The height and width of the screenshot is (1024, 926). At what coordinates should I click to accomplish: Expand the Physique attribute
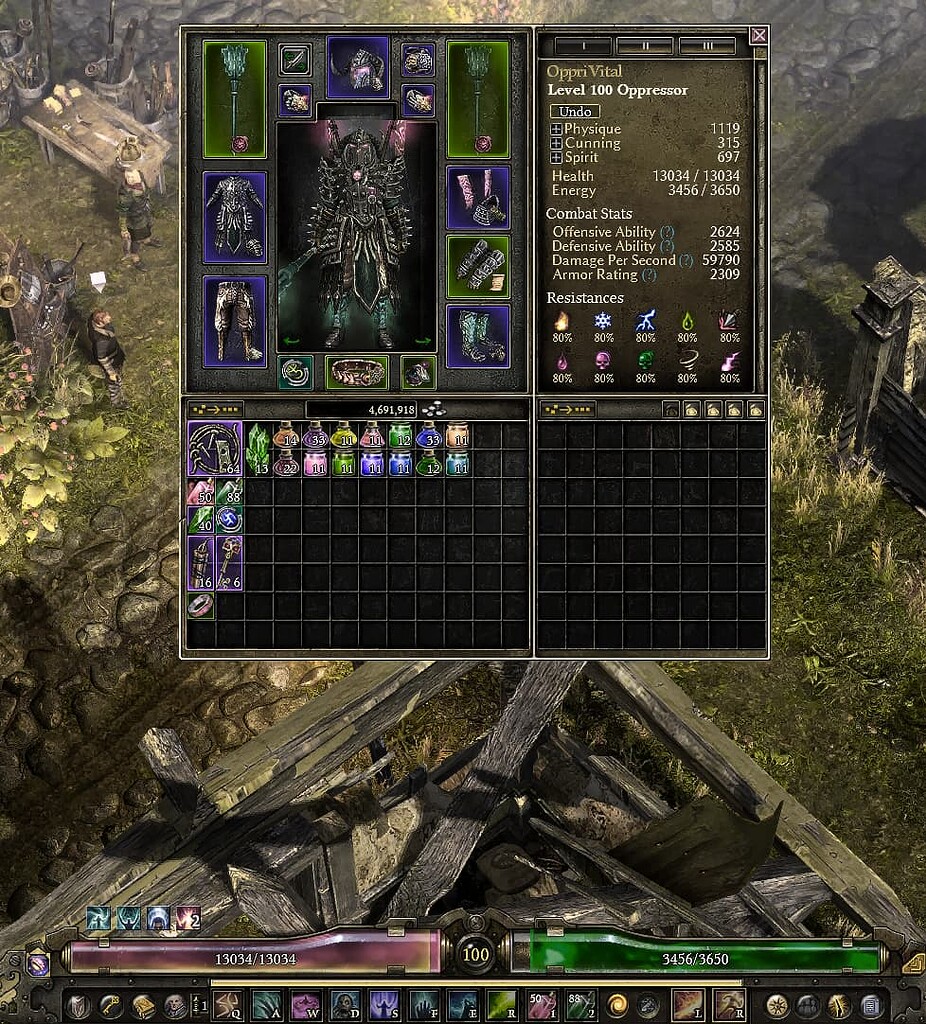(x=556, y=129)
